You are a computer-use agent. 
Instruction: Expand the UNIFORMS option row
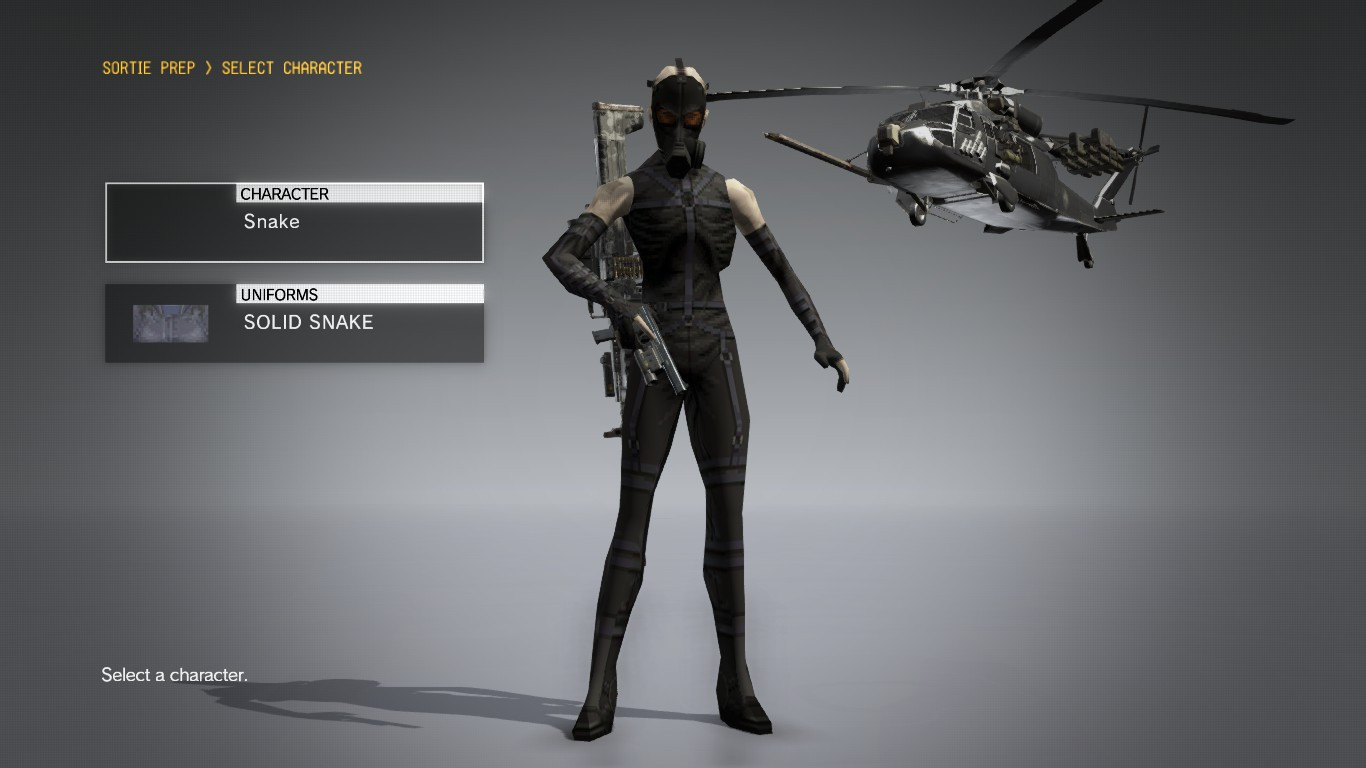click(x=294, y=322)
